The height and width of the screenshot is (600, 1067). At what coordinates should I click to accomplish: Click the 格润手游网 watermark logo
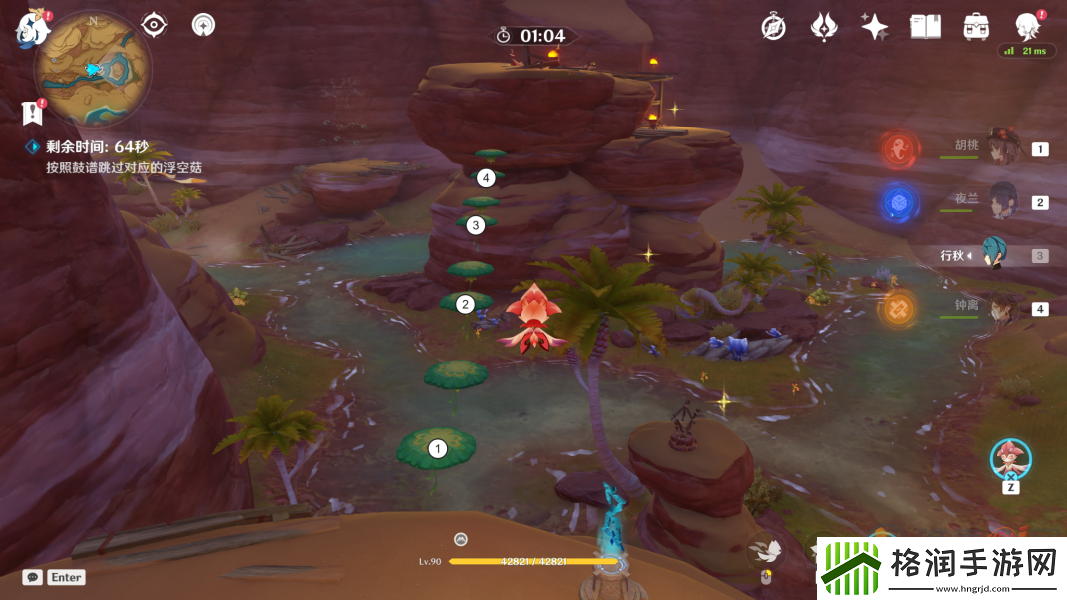941,568
